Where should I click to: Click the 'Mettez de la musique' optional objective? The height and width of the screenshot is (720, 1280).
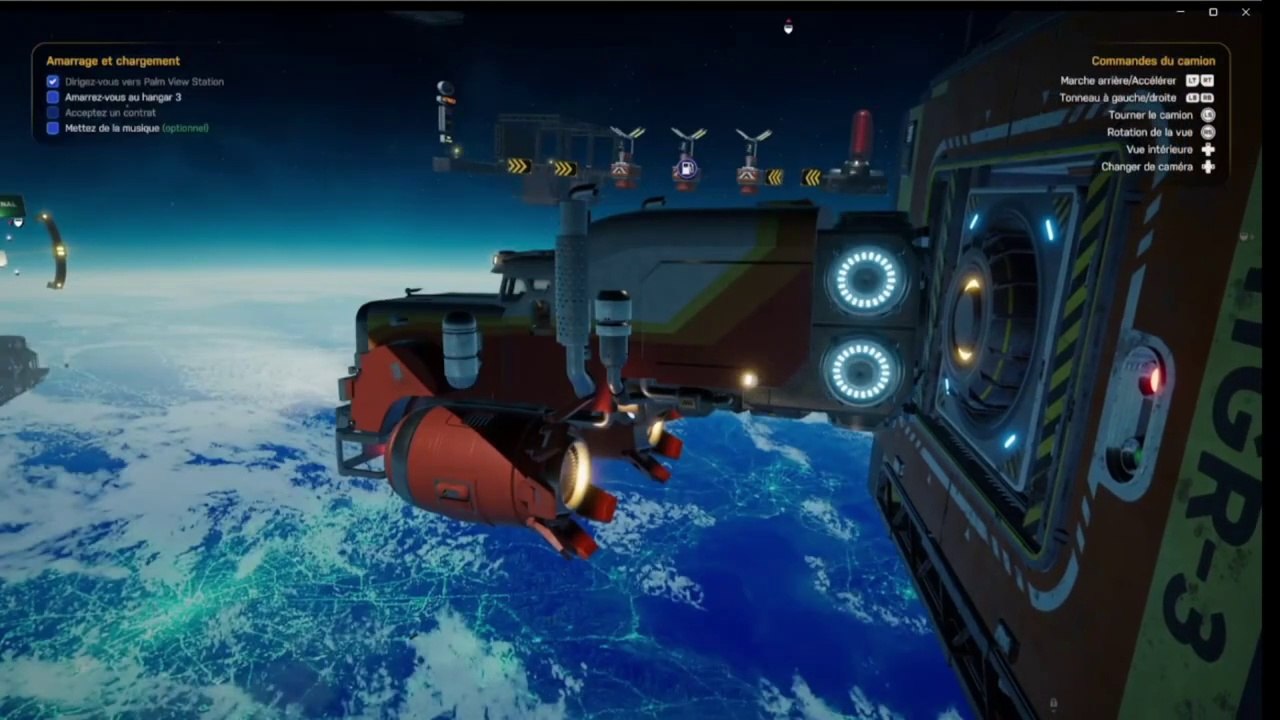(136, 128)
